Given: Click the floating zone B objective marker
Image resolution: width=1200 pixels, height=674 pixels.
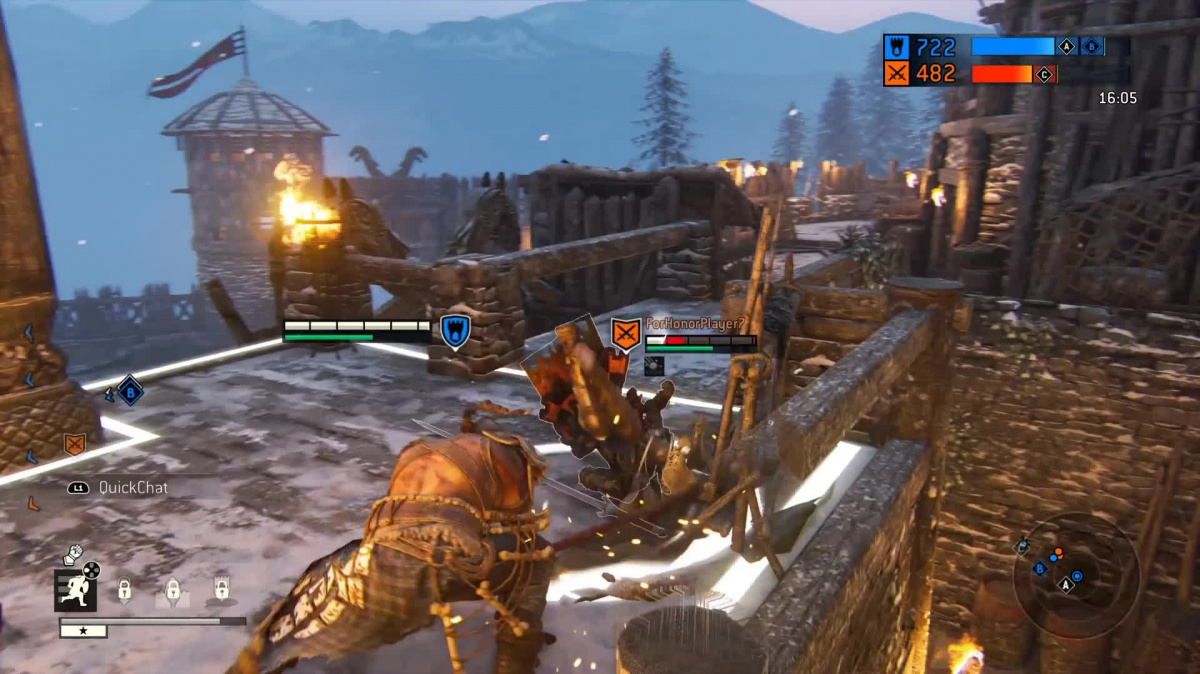Looking at the screenshot, I should click(130, 389).
